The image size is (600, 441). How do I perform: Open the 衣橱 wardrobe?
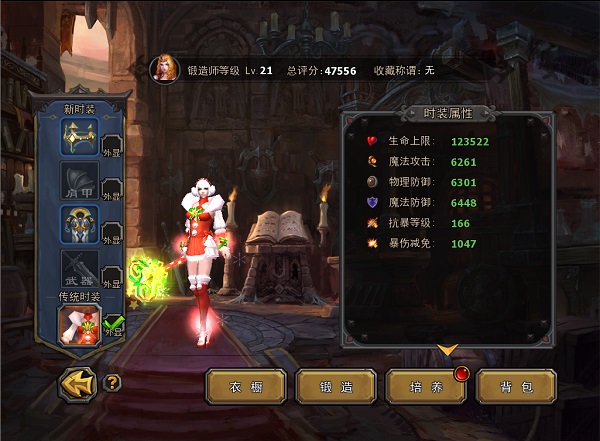246,386
